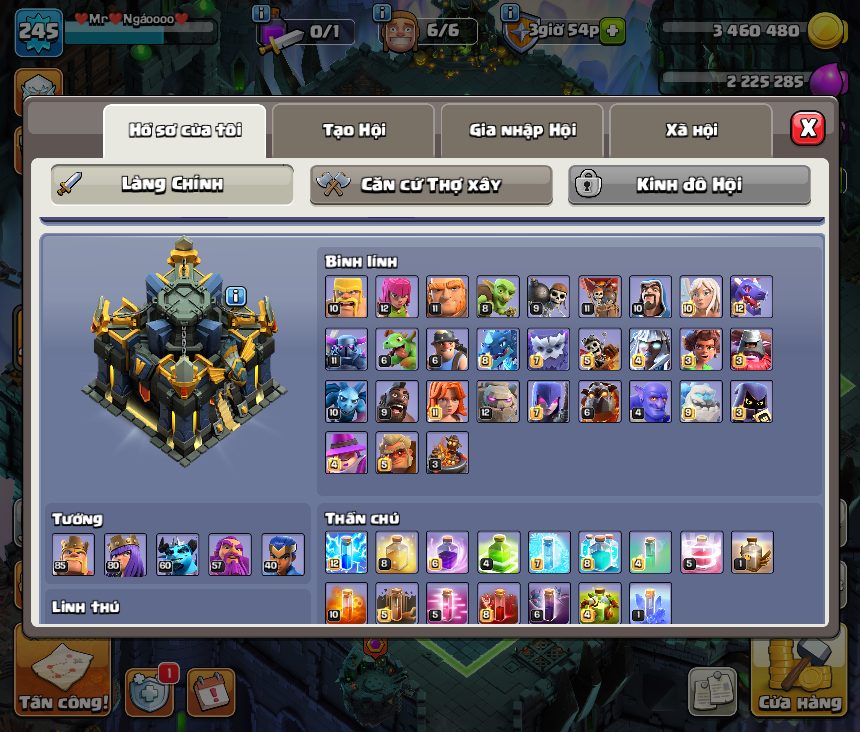Viewport: 860px width, 732px height.
Task: Show the Hồ sơ của tôi tab
Action: point(185,130)
